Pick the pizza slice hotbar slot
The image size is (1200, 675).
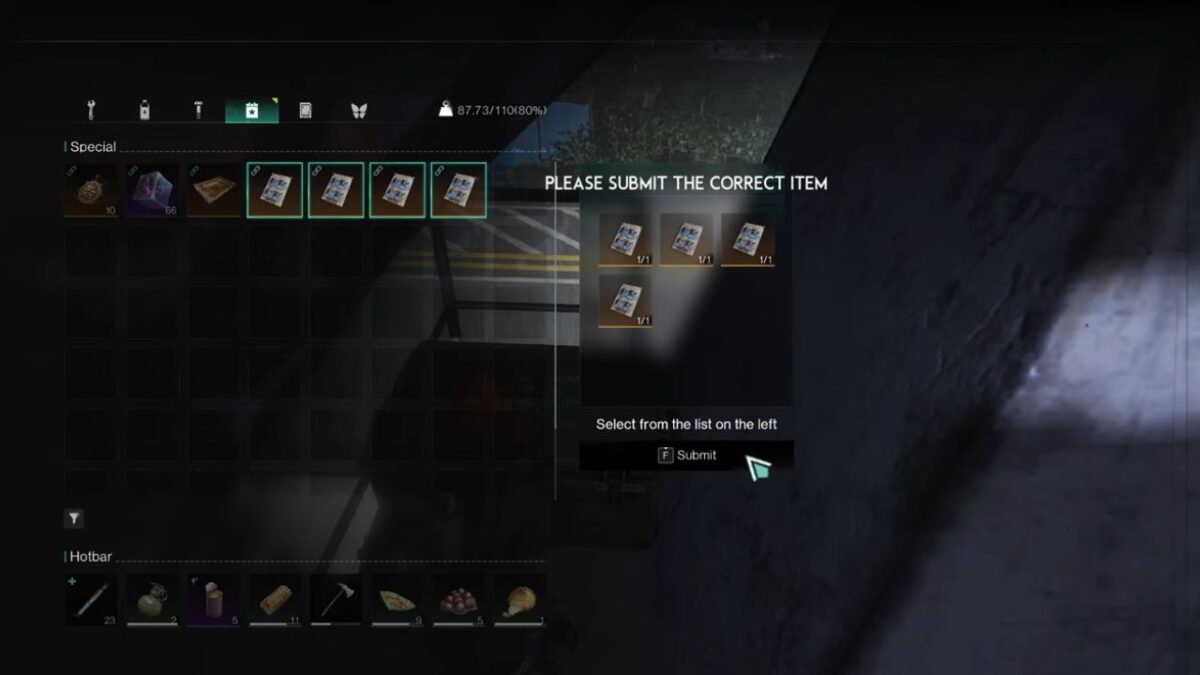pyautogui.click(x=397, y=600)
